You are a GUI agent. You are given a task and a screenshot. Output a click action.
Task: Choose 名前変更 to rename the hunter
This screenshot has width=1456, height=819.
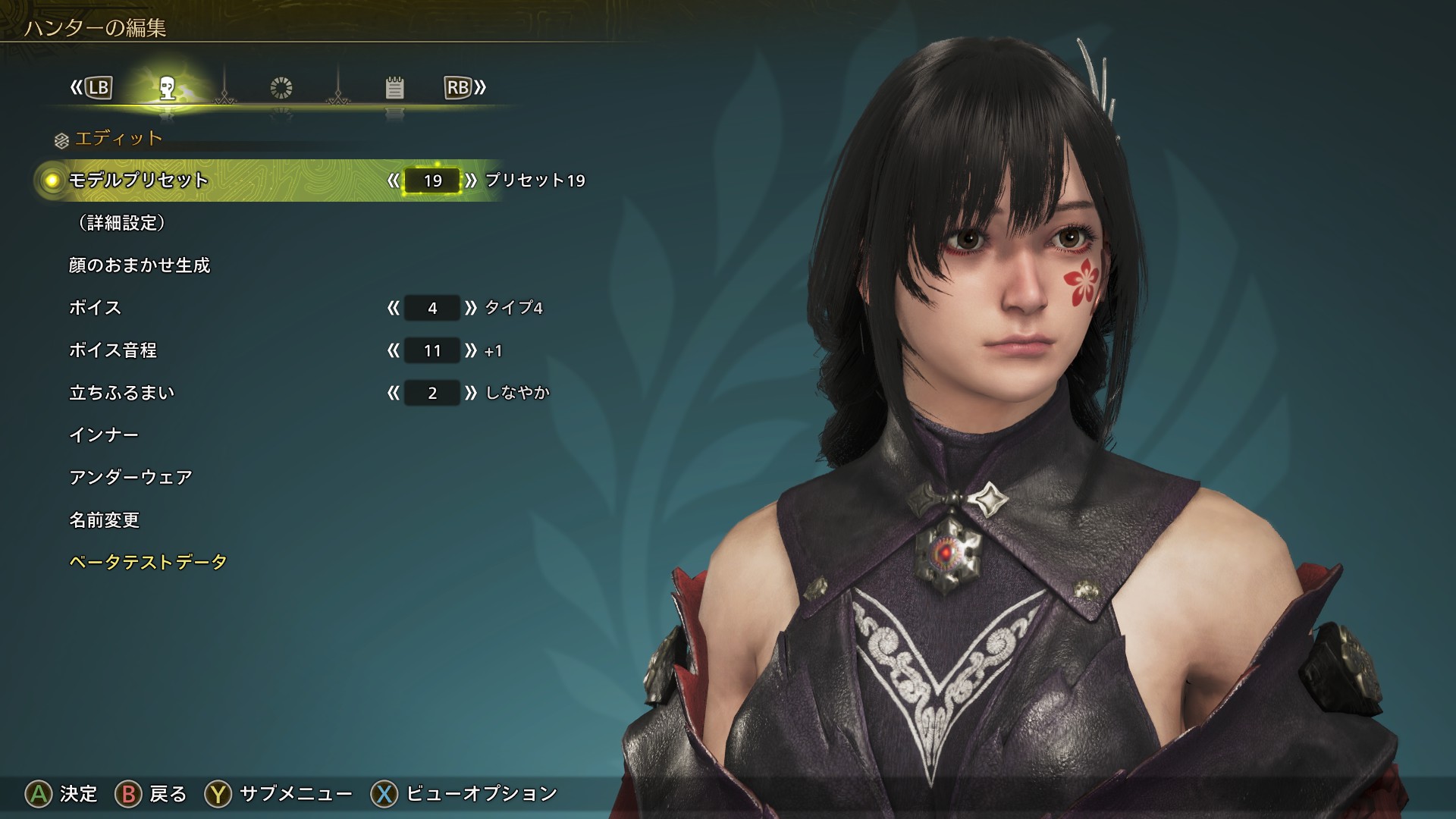coord(105,520)
